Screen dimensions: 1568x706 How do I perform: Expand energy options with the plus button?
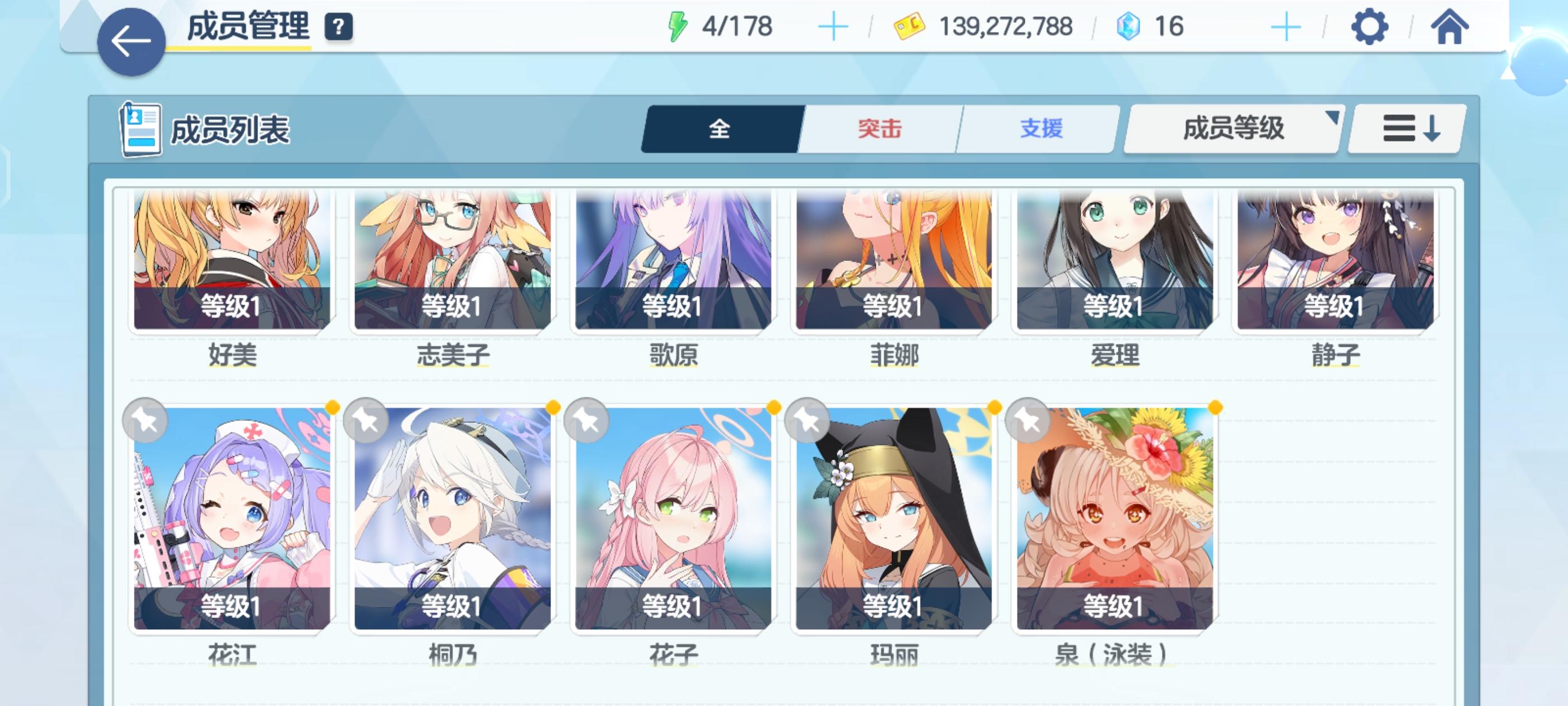coord(834,26)
